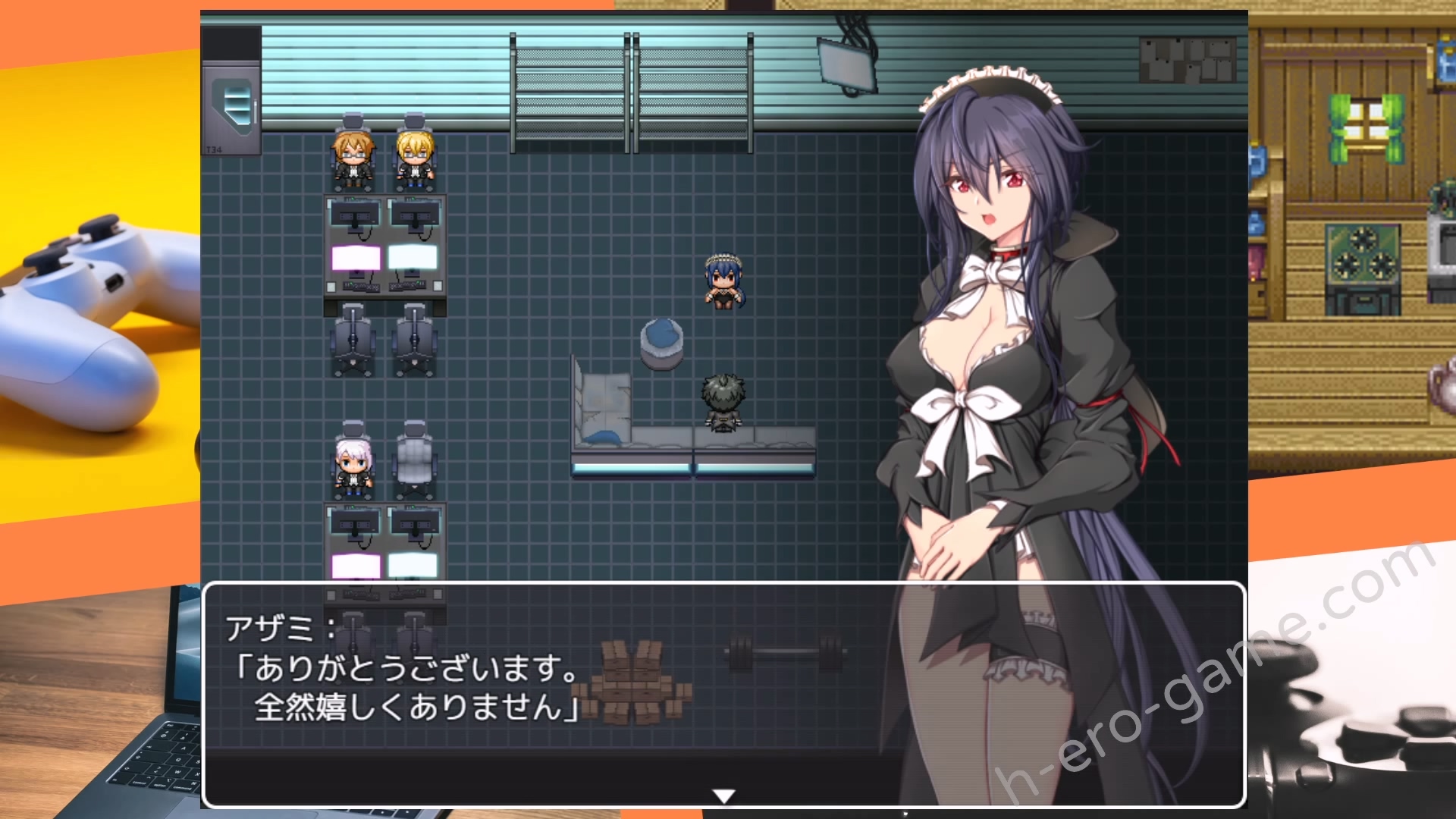Click Azami's dialogue message text
Viewport: 1456px width, 819px height.
pos(409,687)
